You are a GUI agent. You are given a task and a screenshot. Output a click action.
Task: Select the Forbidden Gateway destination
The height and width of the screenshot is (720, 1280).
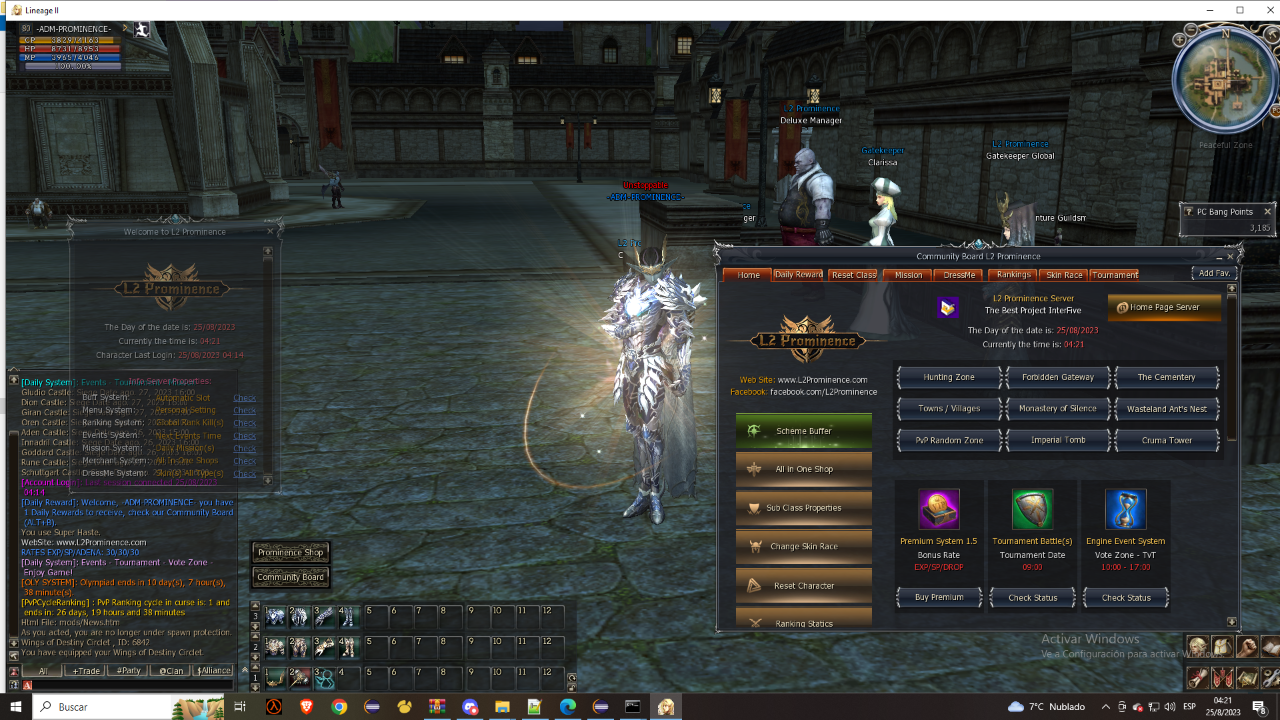[1057, 377]
